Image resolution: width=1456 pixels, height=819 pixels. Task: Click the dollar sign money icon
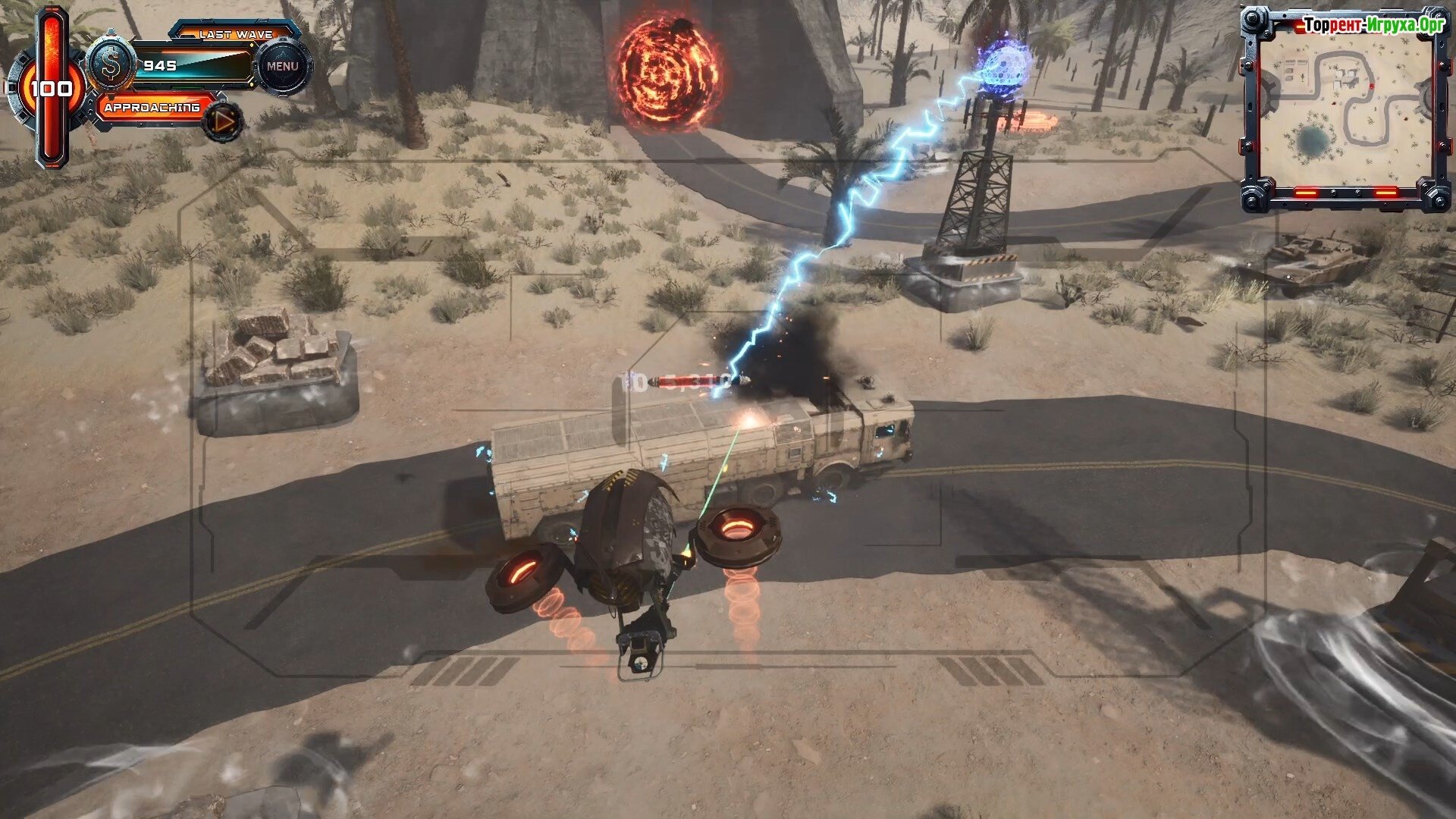click(111, 66)
